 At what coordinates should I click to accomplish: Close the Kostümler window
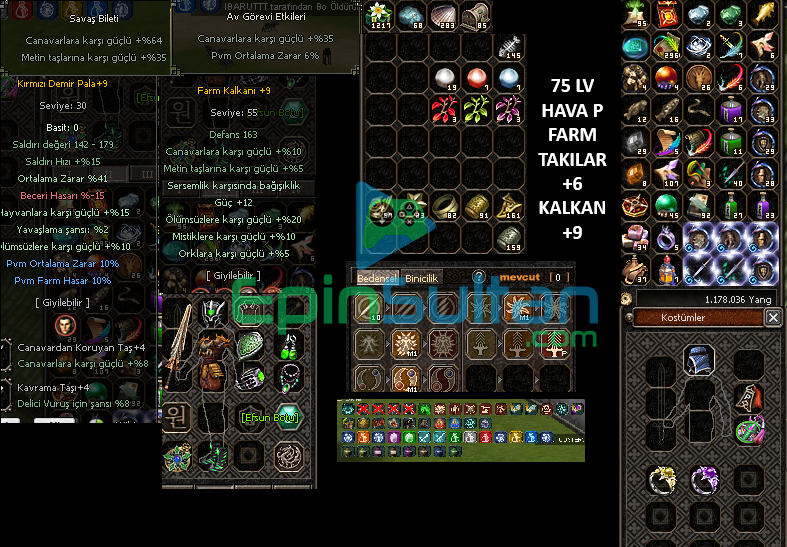pyautogui.click(x=773, y=317)
